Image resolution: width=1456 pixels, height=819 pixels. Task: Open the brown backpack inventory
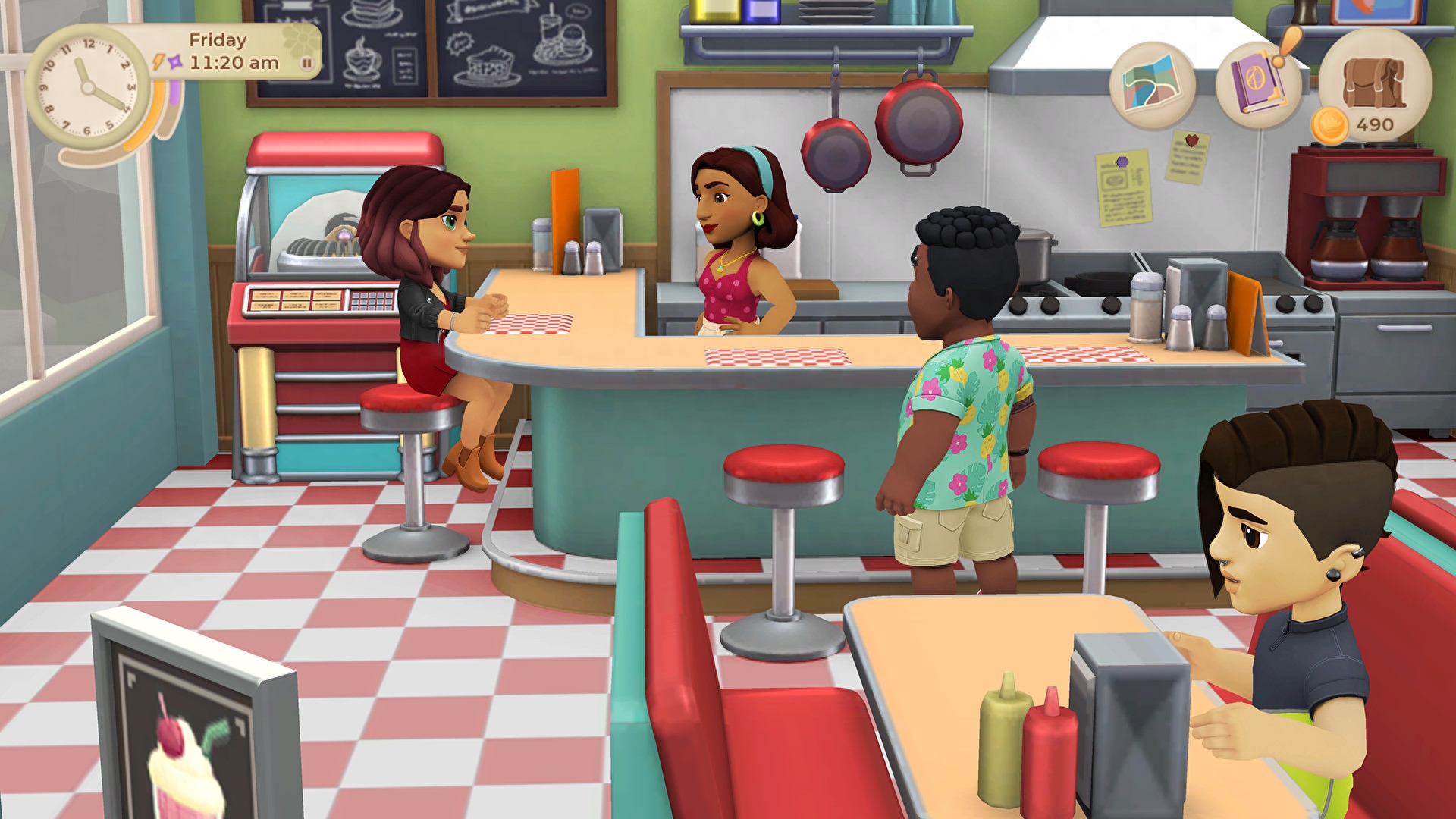click(1374, 83)
